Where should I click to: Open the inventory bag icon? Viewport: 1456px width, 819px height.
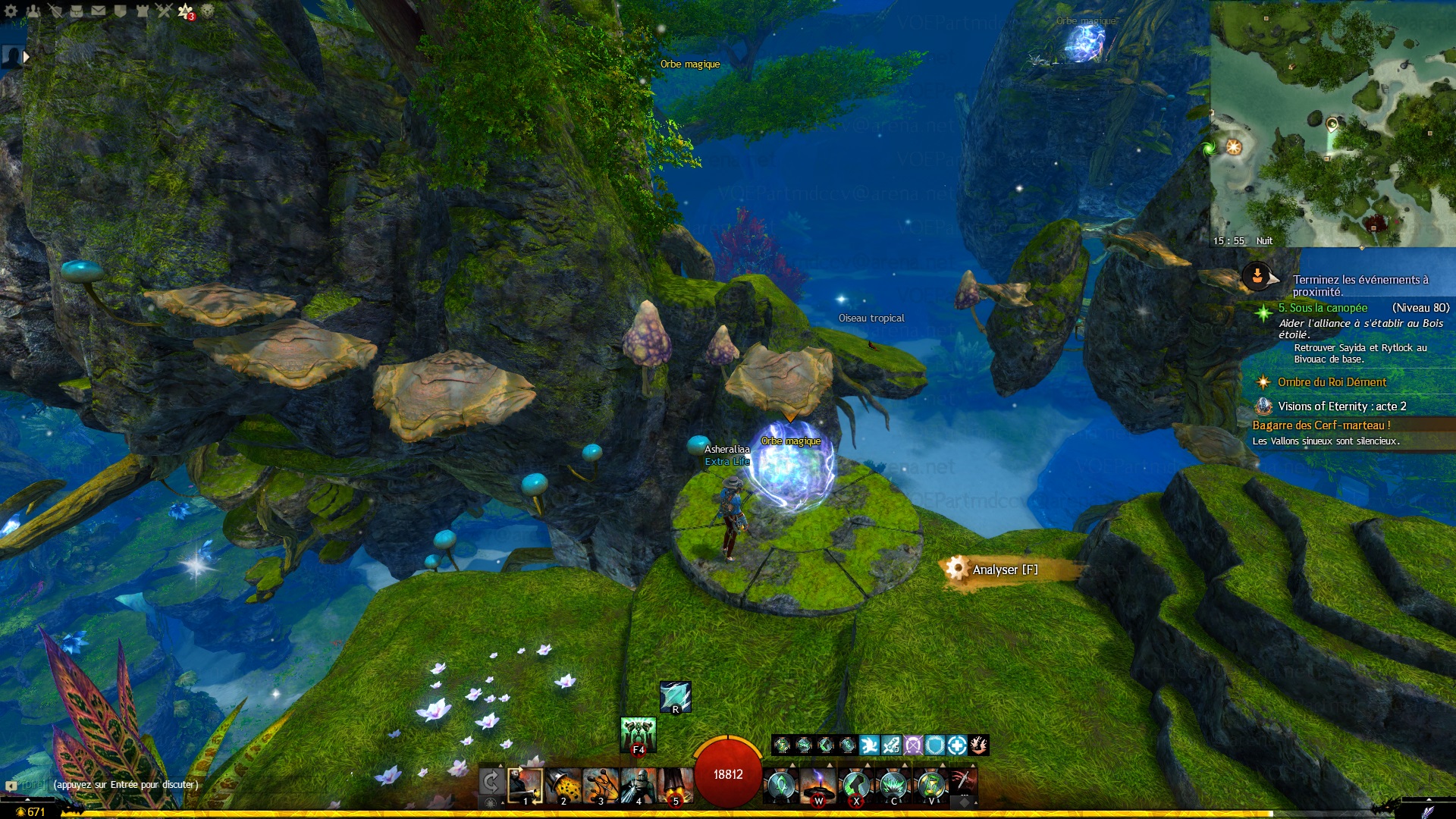(77, 11)
